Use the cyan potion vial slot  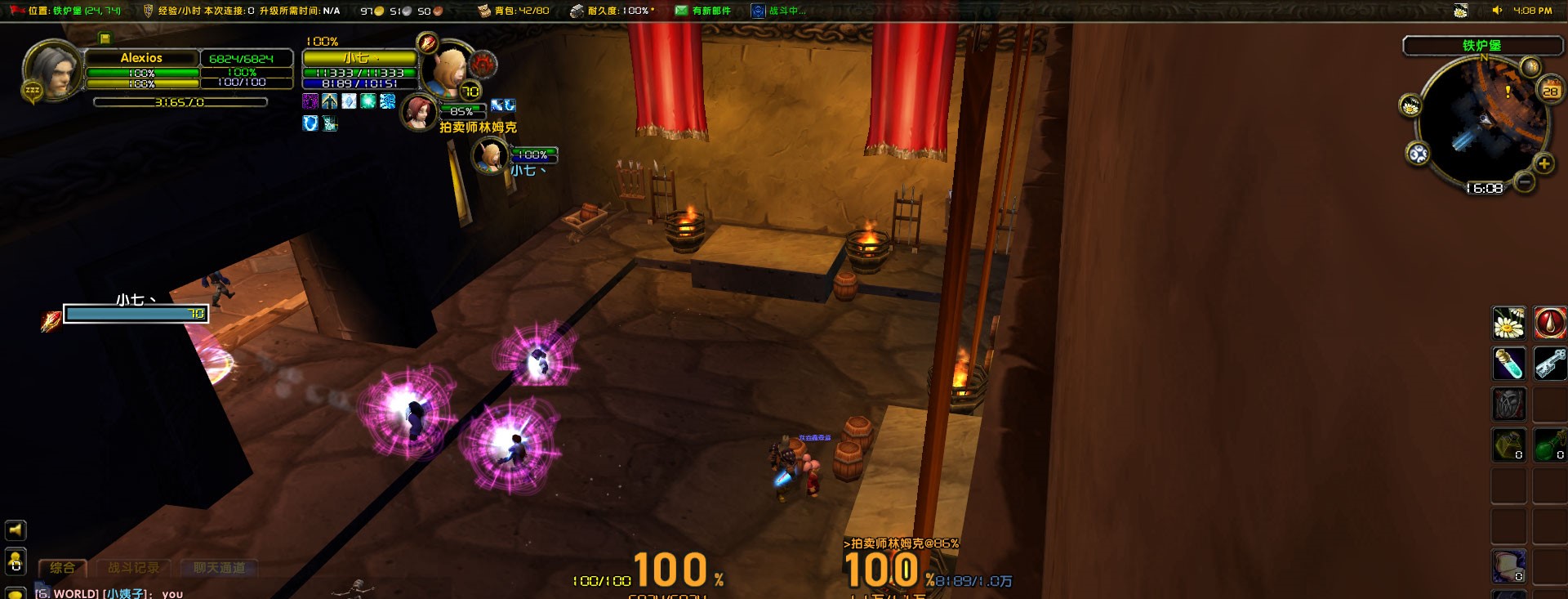tap(1508, 364)
